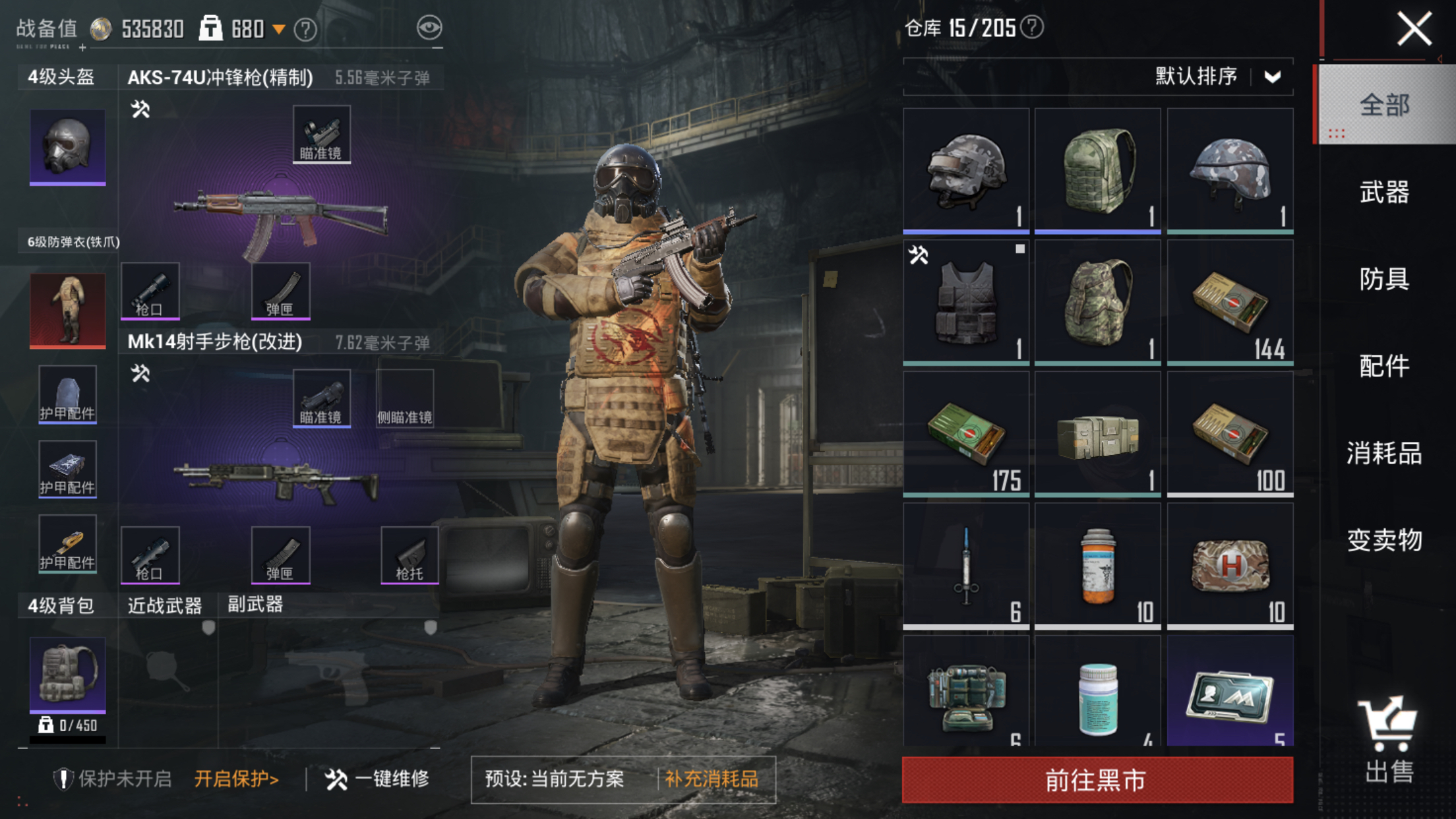The width and height of the screenshot is (1456, 819).
Task: Select the level 6 body armor slot
Action: 67,310
